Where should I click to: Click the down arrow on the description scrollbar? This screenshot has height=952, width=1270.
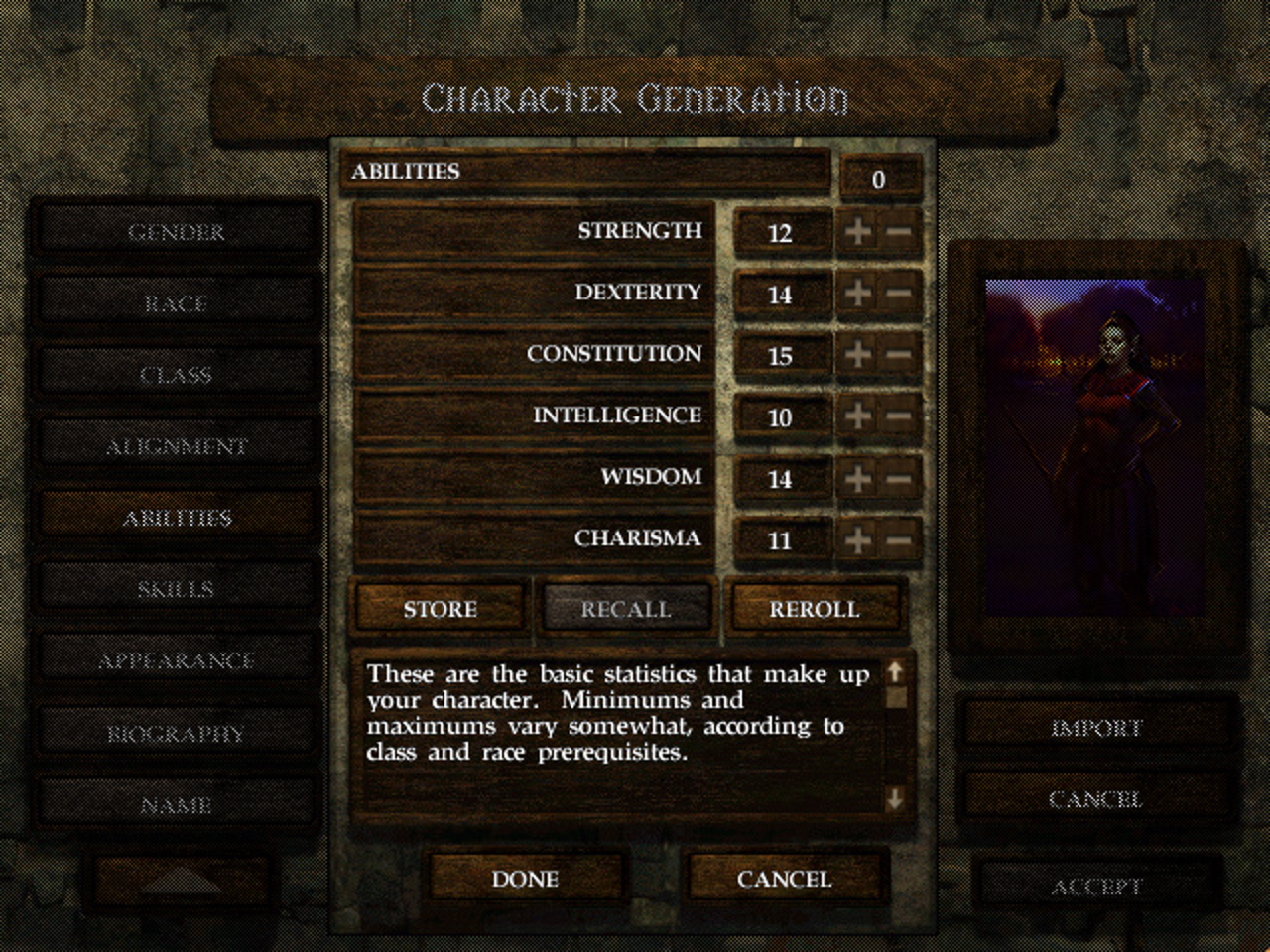pos(895,798)
